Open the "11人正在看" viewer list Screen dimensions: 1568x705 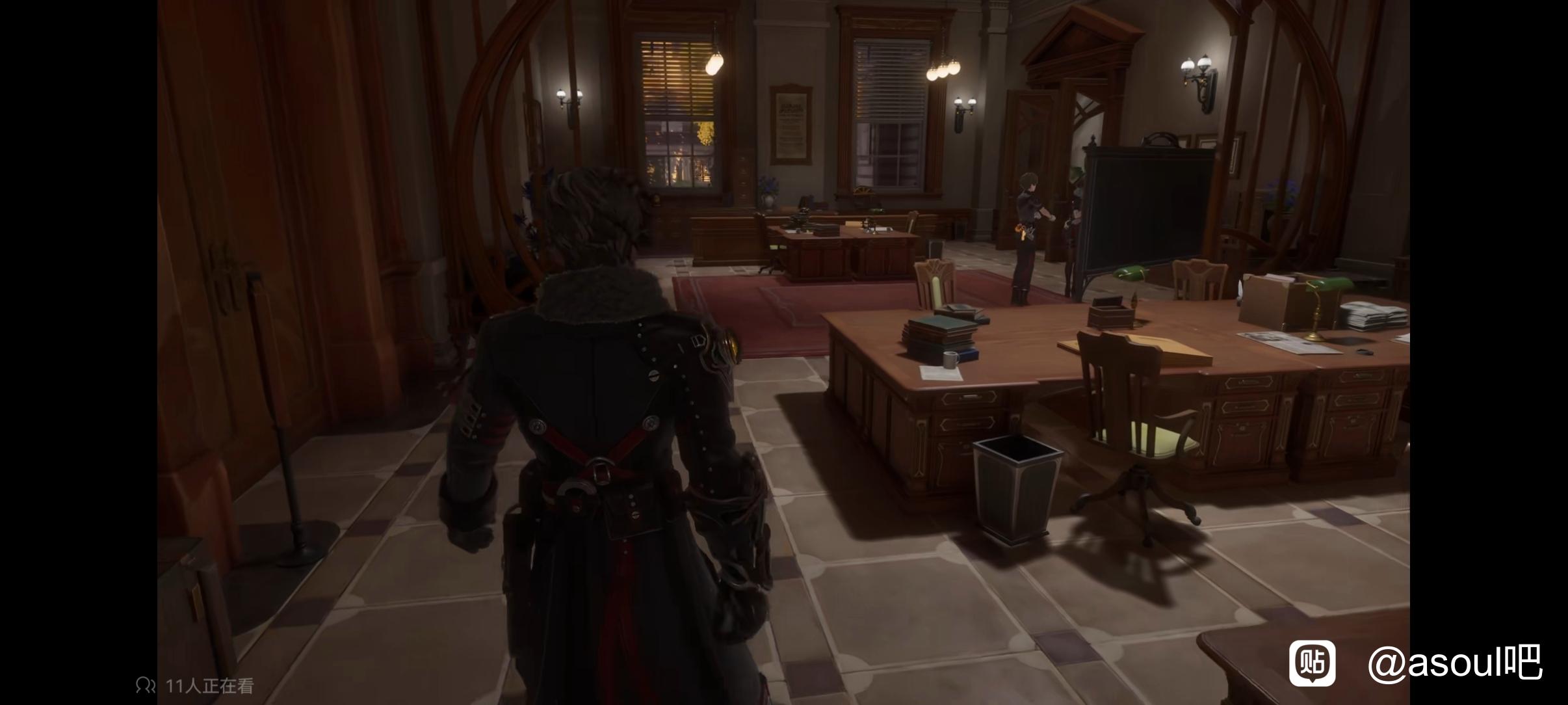(196, 685)
